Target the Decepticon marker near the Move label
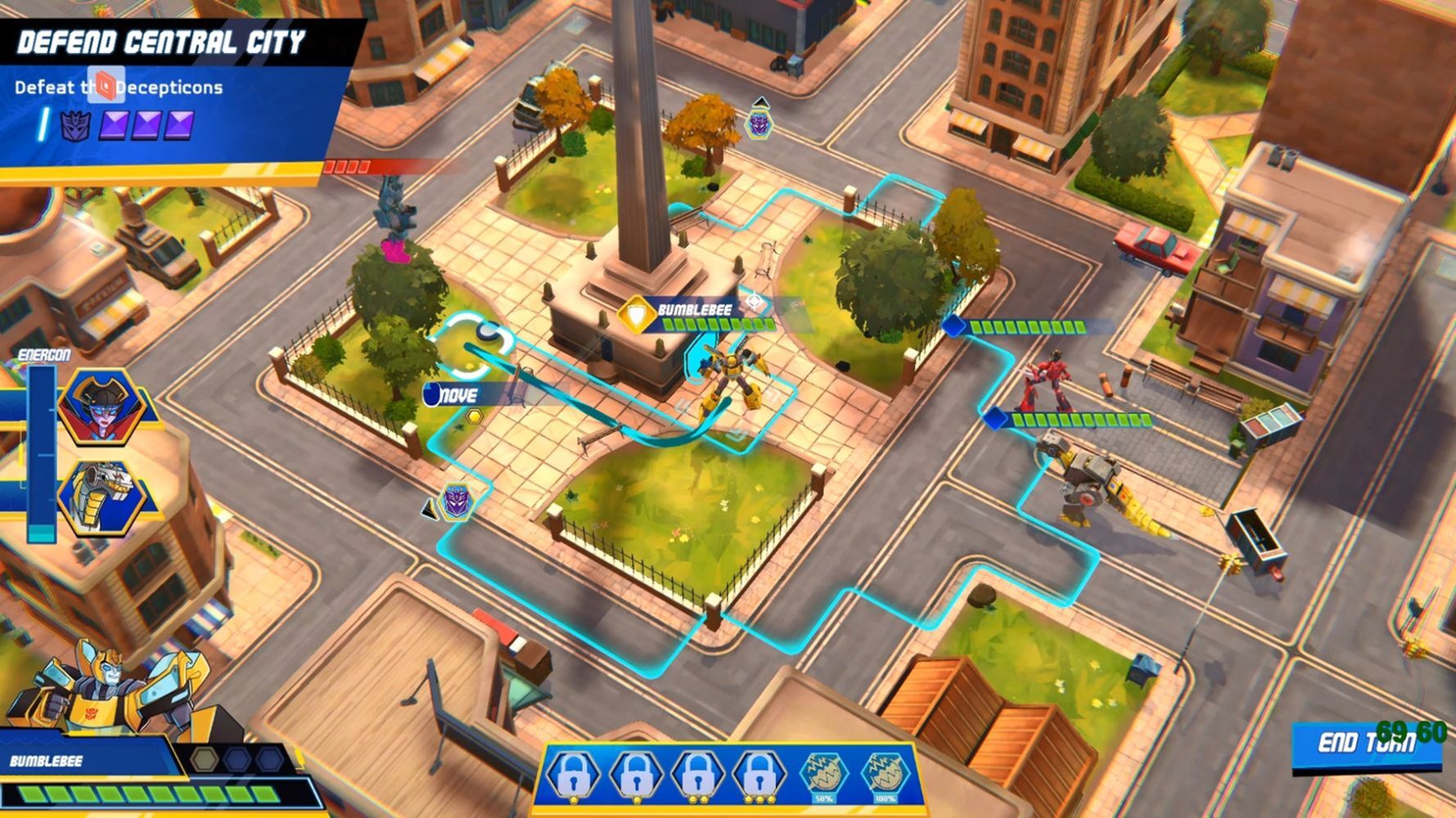The width and height of the screenshot is (1456, 818). [x=457, y=500]
